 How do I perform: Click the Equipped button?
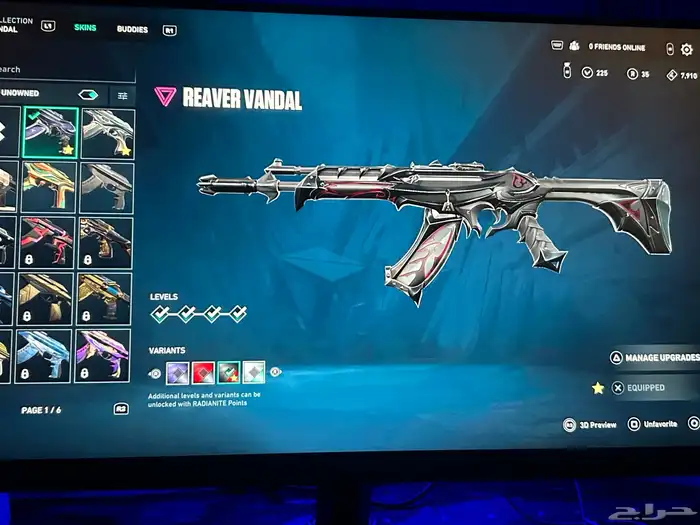pos(645,387)
